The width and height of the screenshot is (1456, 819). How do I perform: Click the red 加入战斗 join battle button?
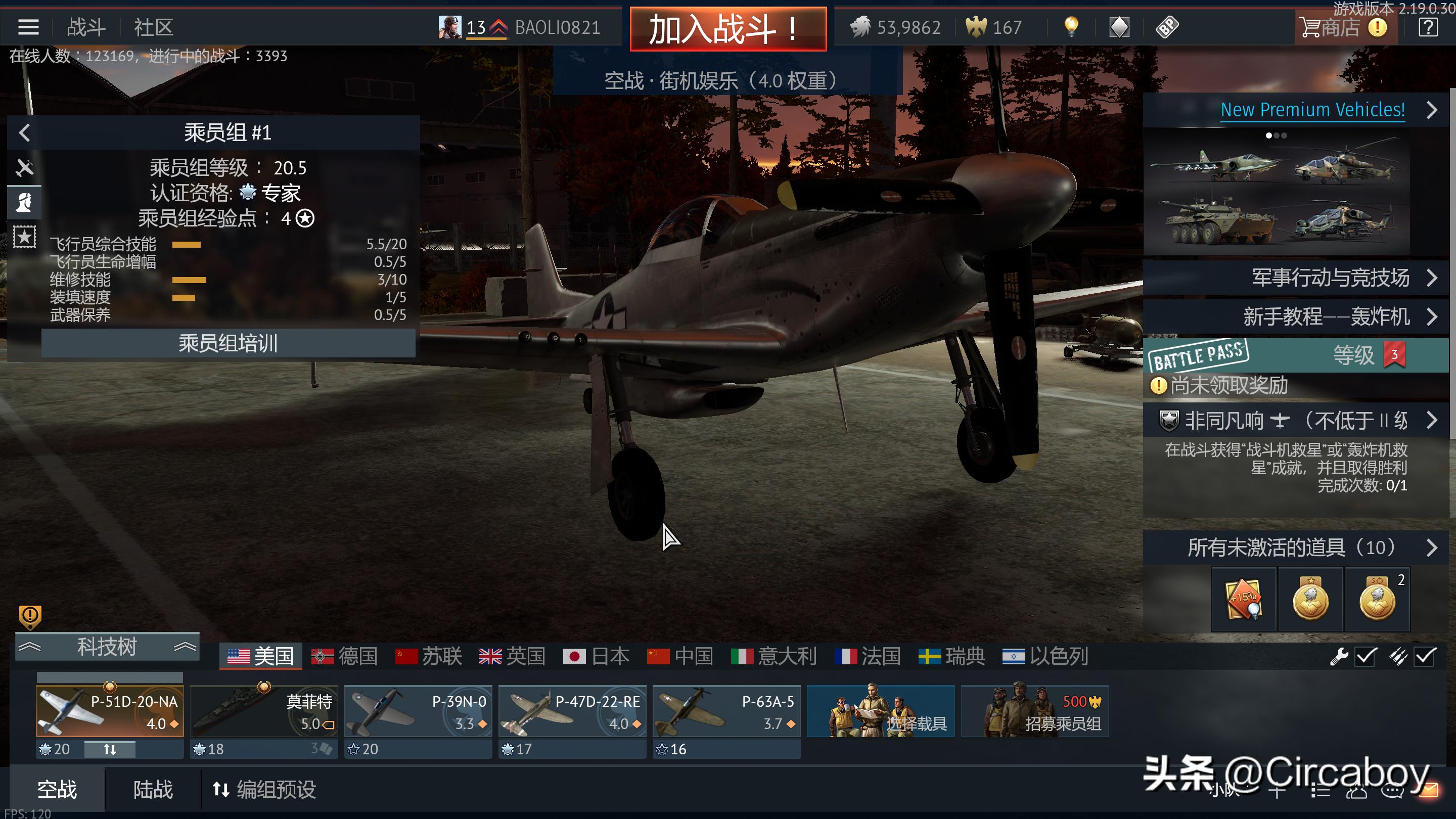728,28
